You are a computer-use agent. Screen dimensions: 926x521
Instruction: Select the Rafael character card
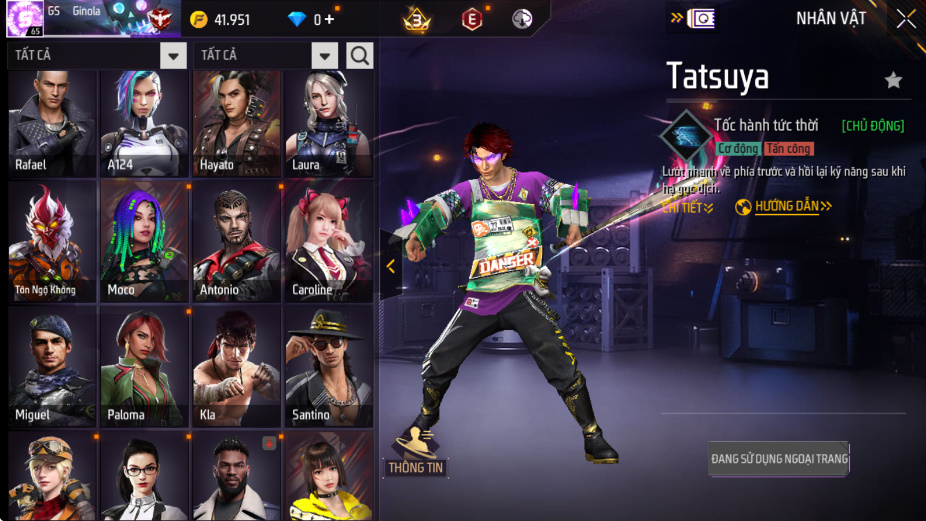click(52, 123)
